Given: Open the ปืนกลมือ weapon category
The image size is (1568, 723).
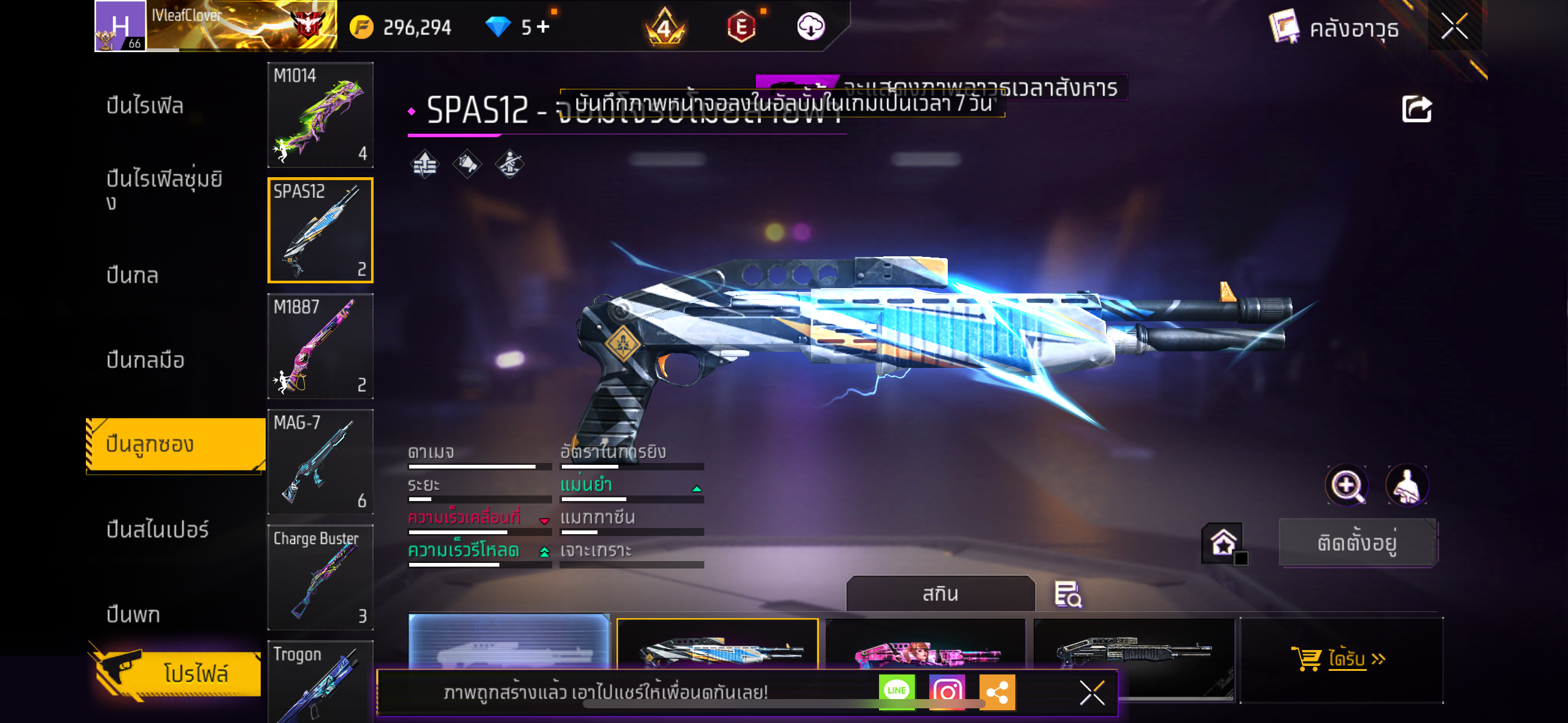Looking at the screenshot, I should point(145,360).
